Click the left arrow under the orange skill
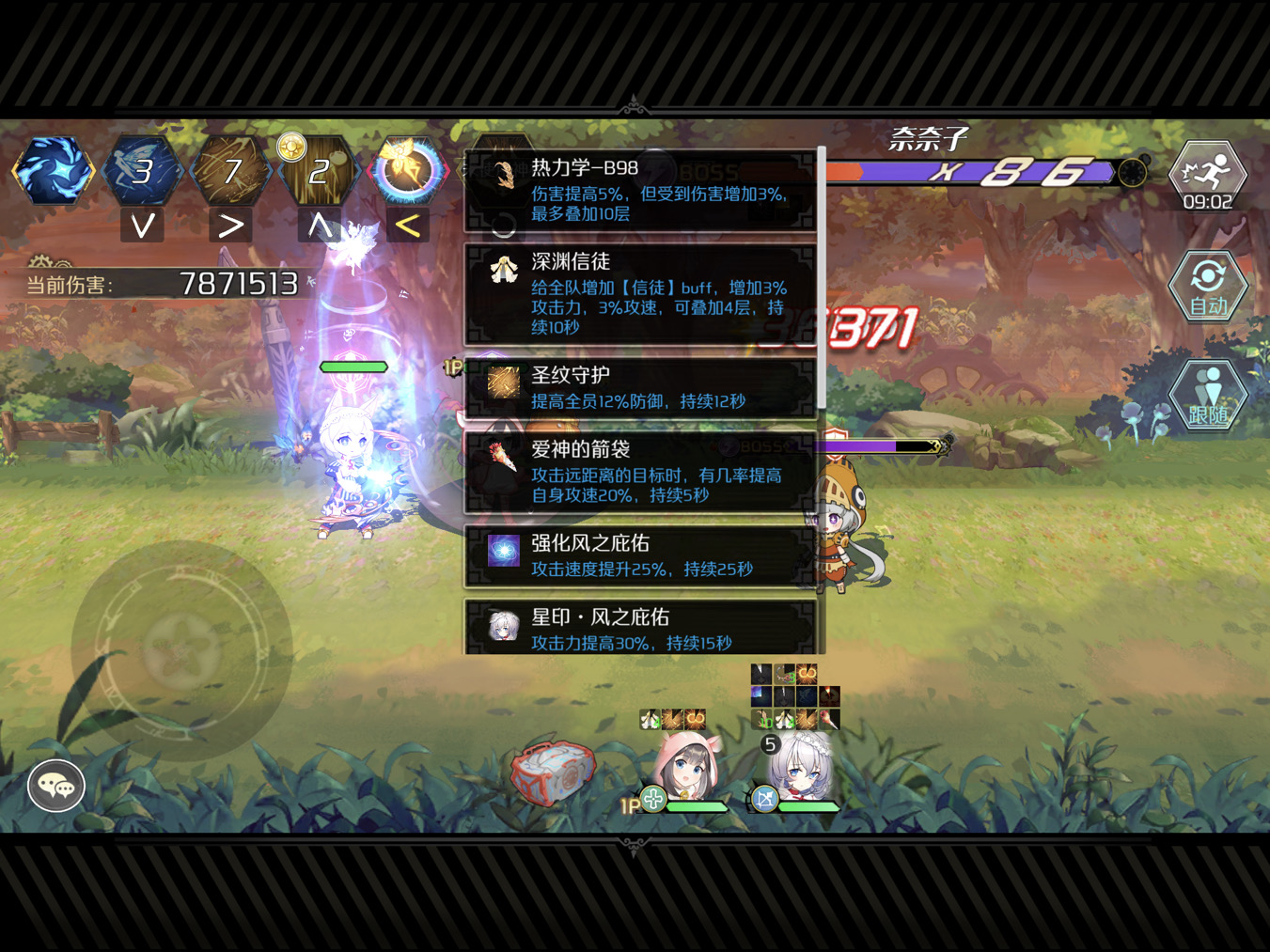 [407, 225]
